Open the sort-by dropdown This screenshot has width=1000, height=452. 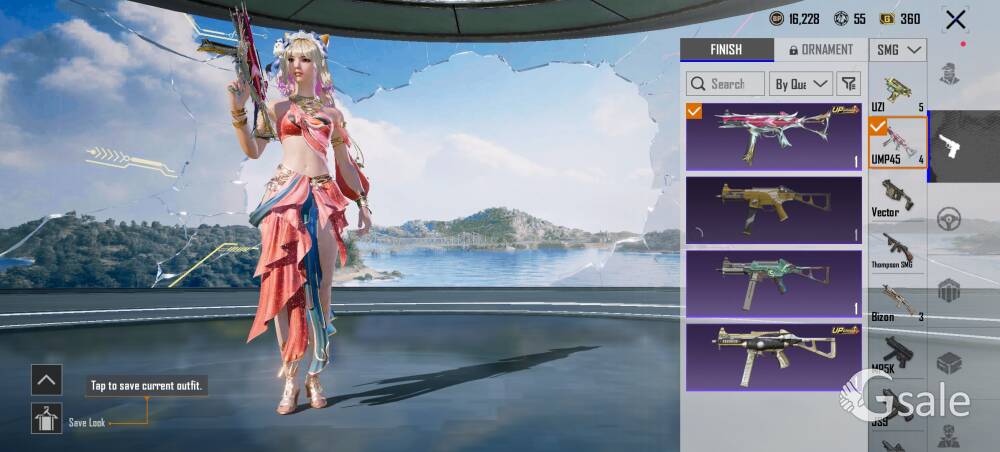point(802,84)
